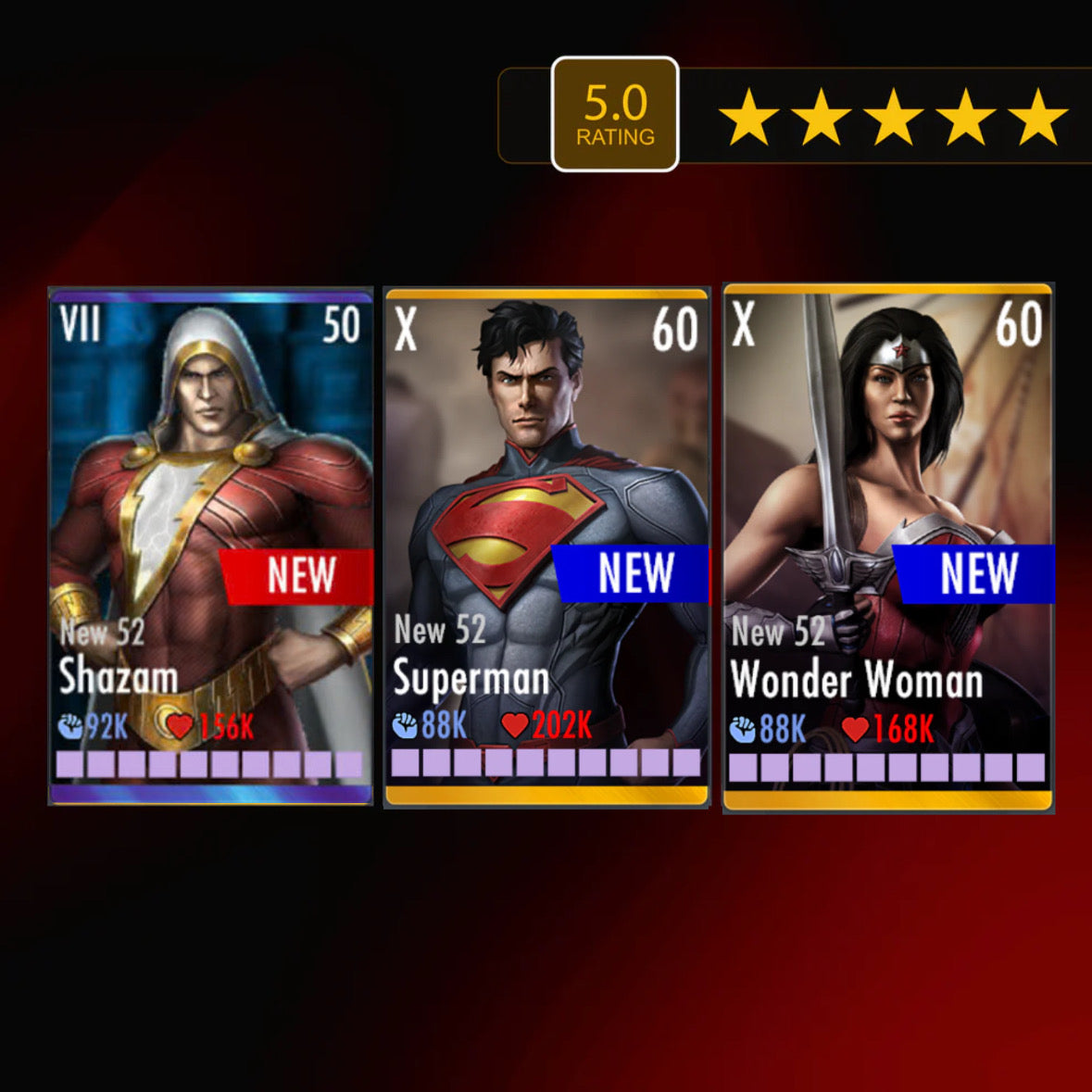Click the 5.0 Rating badge
Viewport: 1092px width, 1092px height.
point(615,115)
